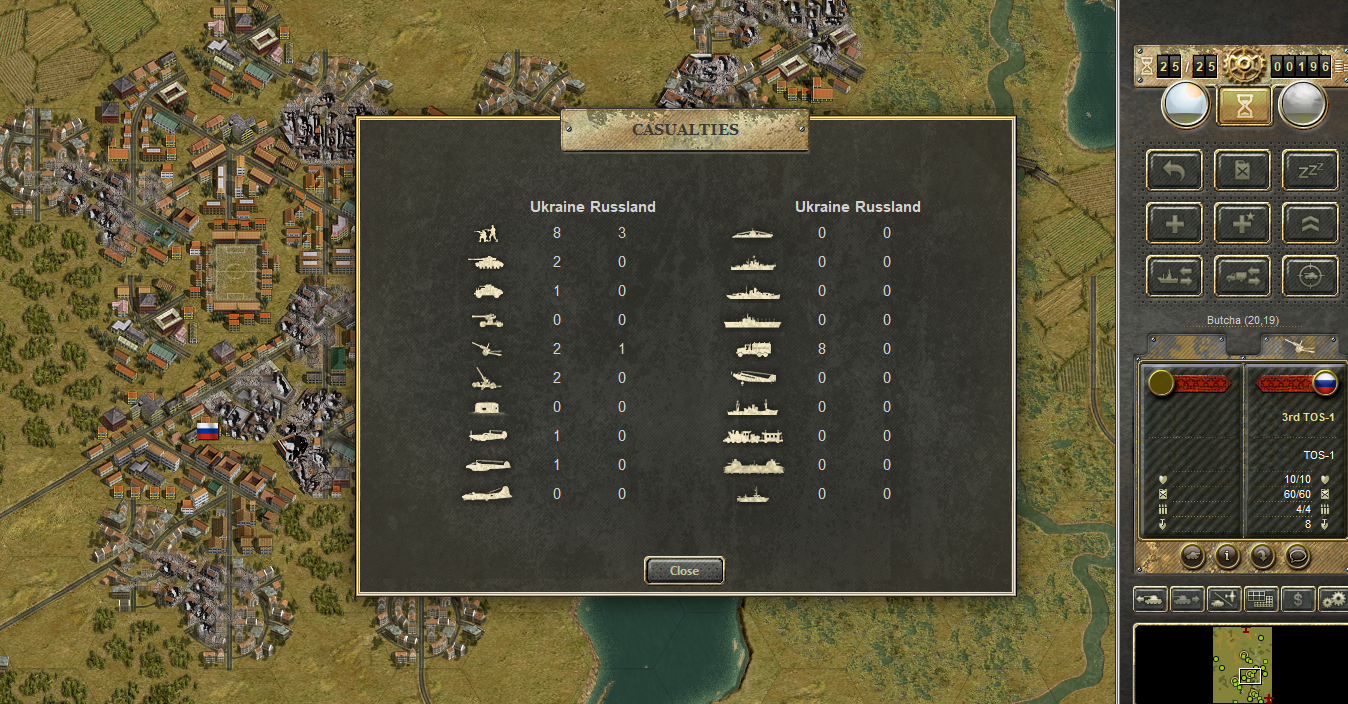Close the Casualties window
Screen dimensions: 1348x704
pyautogui.click(x=684, y=570)
